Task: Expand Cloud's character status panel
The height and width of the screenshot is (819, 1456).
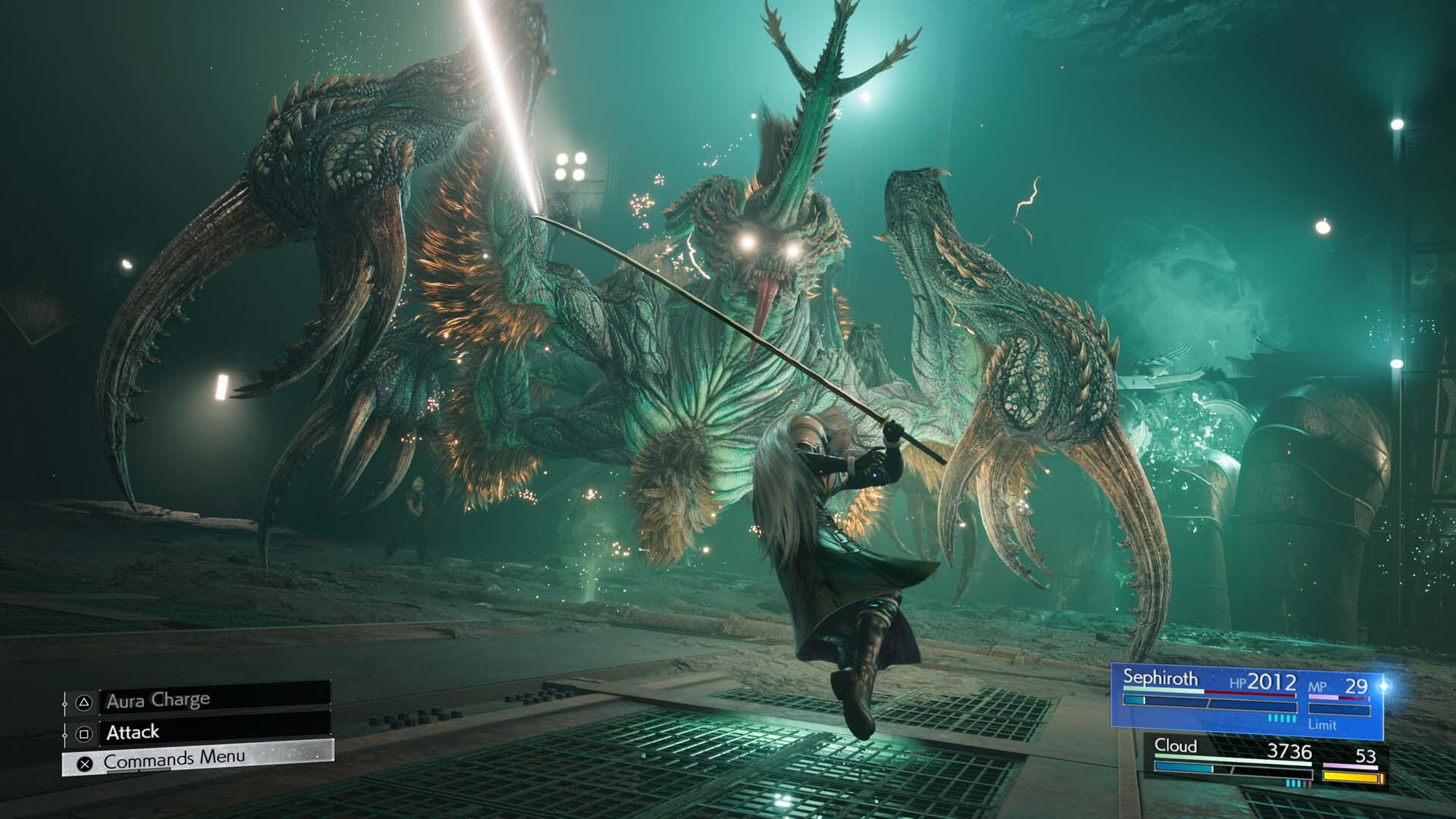Action: point(1266,762)
